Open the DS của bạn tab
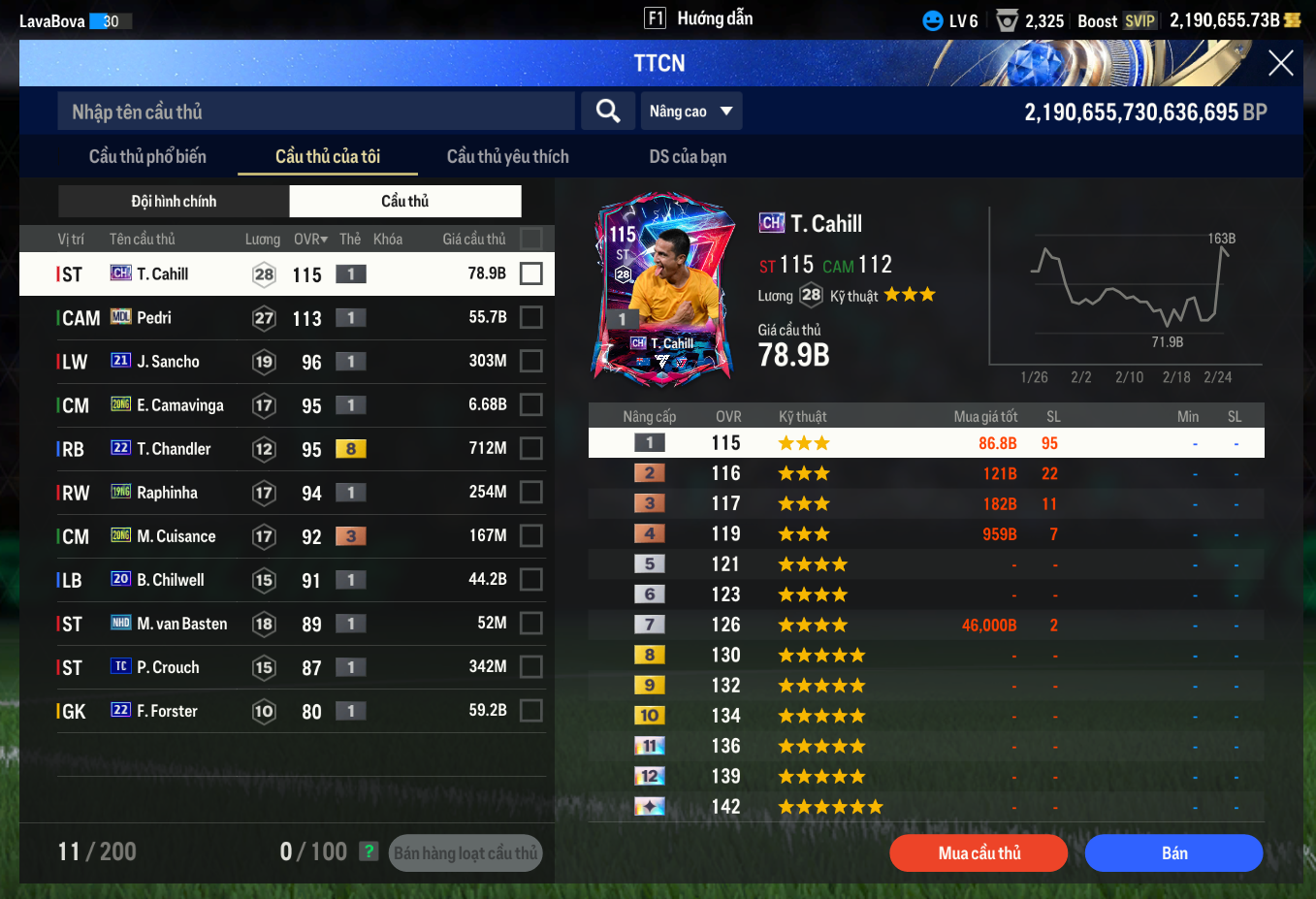Image resolution: width=1316 pixels, height=899 pixels. click(688, 157)
